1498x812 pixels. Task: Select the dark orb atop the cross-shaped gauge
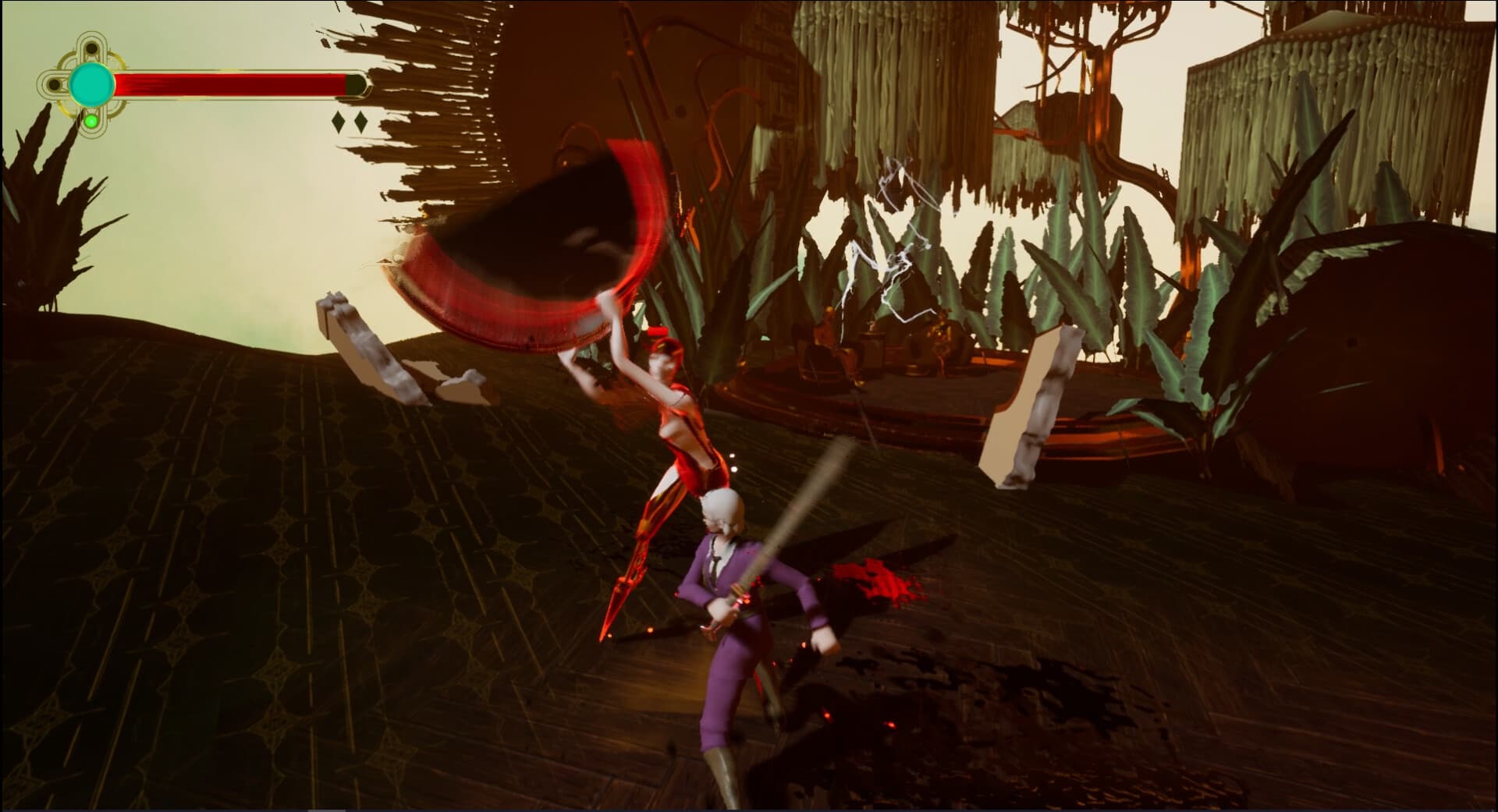click(91, 47)
